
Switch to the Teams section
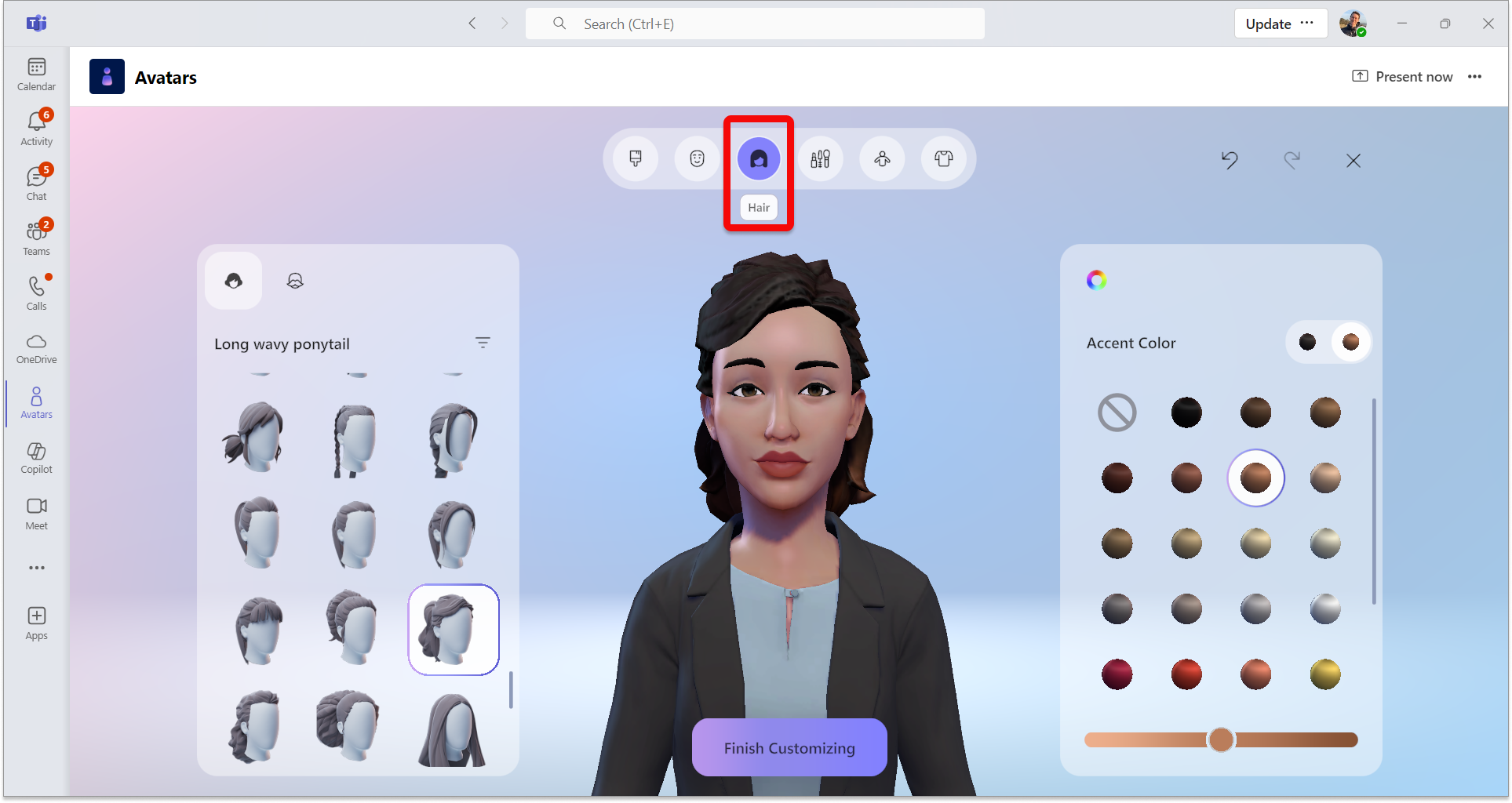tap(36, 237)
